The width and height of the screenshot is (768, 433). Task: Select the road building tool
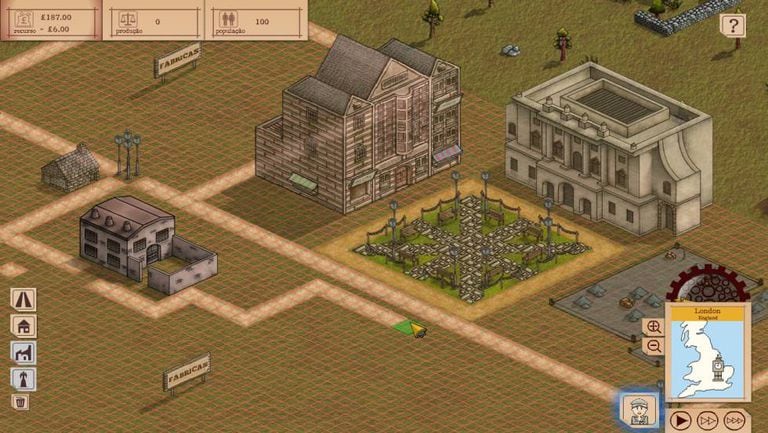22,298
